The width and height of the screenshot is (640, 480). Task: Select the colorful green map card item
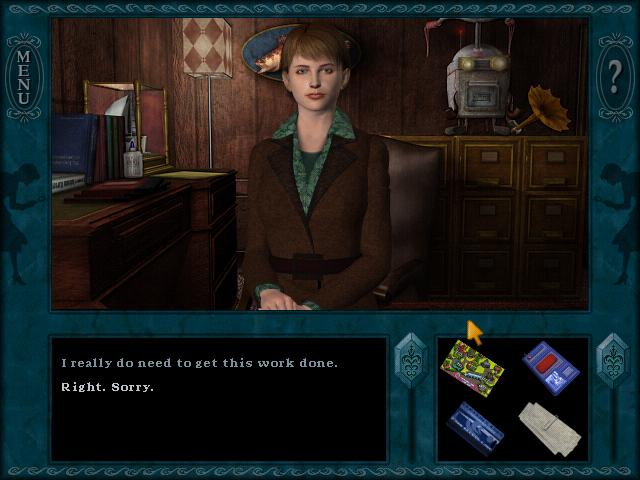pos(472,364)
